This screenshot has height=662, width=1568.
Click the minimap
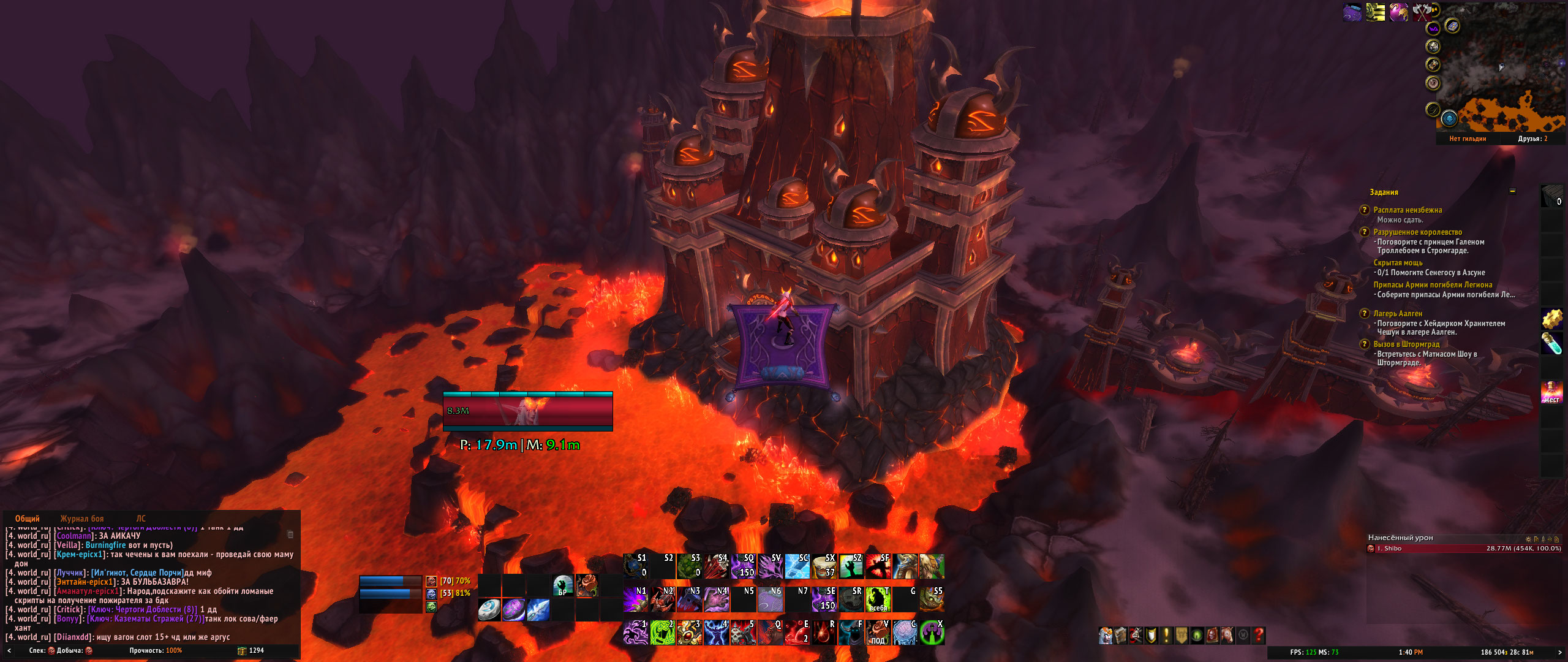[x=1501, y=67]
